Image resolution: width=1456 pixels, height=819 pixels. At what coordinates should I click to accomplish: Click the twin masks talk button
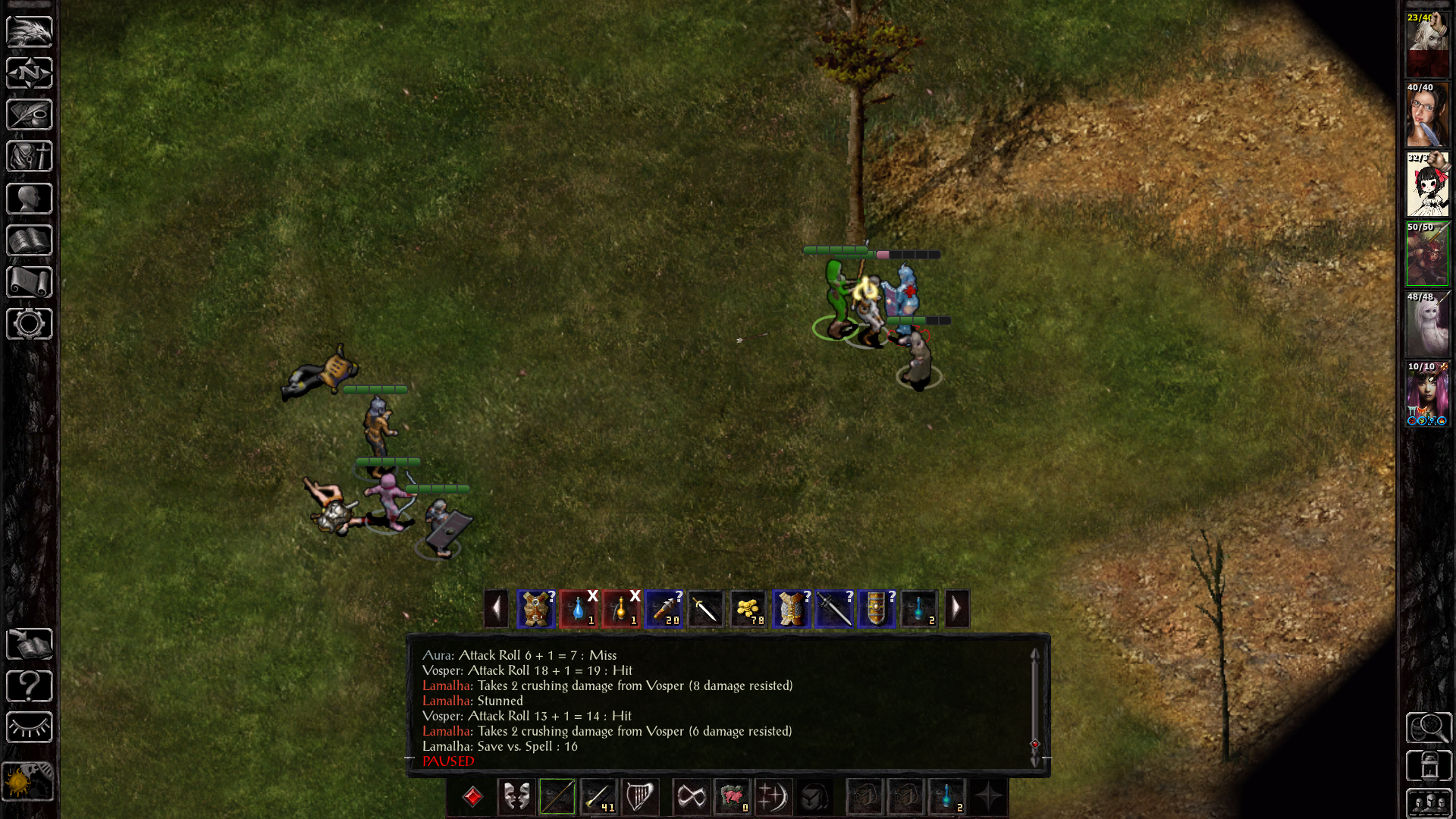tap(516, 797)
